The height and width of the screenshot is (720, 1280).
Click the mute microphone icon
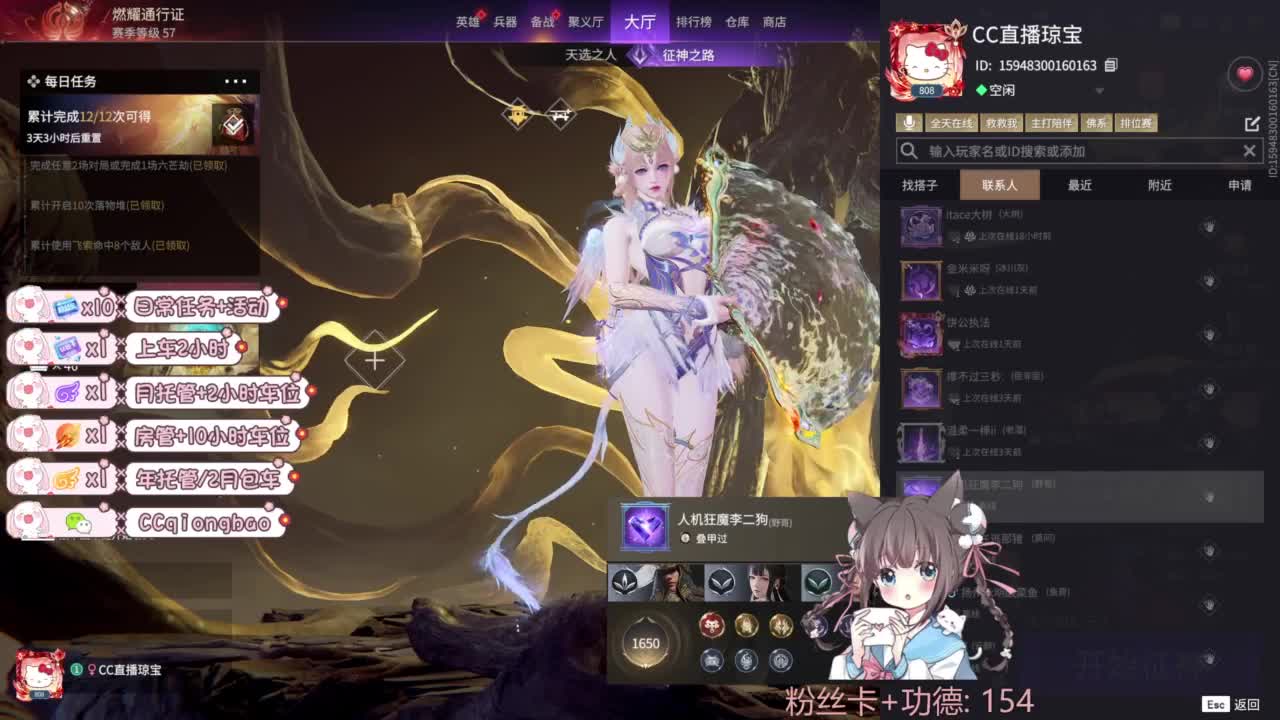[x=909, y=122]
